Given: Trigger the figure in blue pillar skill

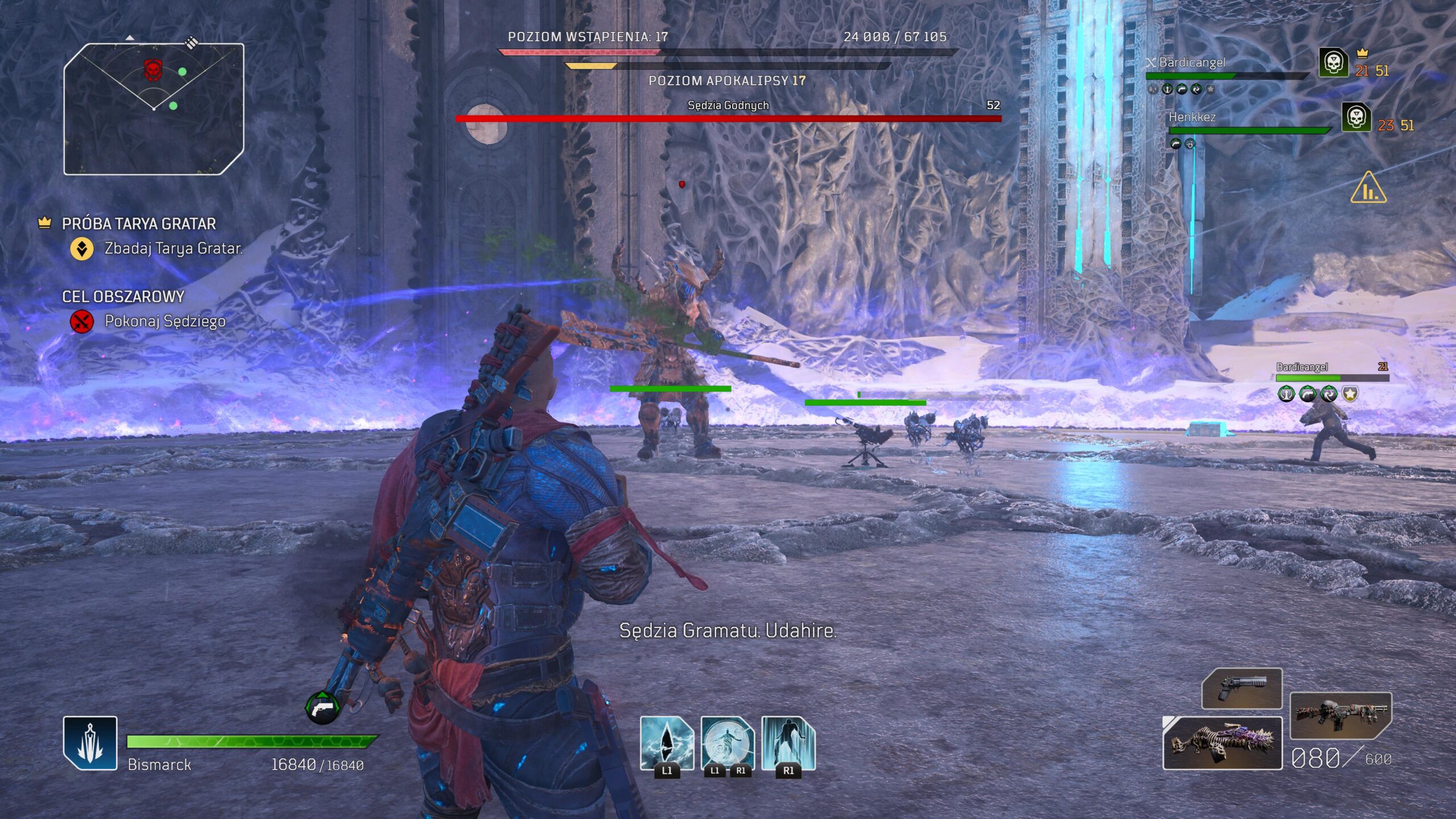Looking at the screenshot, I should pyautogui.click(x=788, y=742).
